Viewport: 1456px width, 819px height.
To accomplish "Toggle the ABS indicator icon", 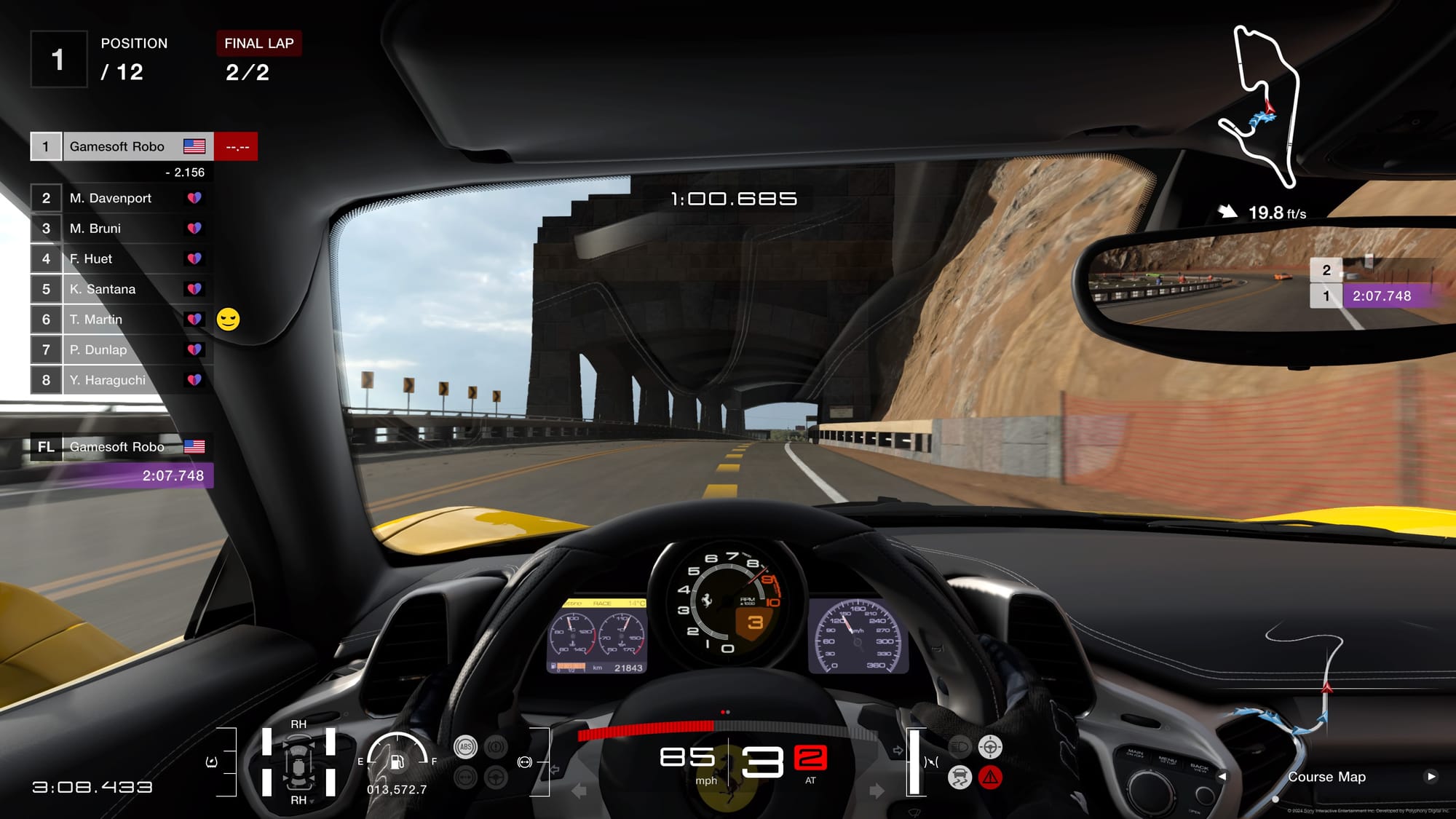I will point(465,747).
